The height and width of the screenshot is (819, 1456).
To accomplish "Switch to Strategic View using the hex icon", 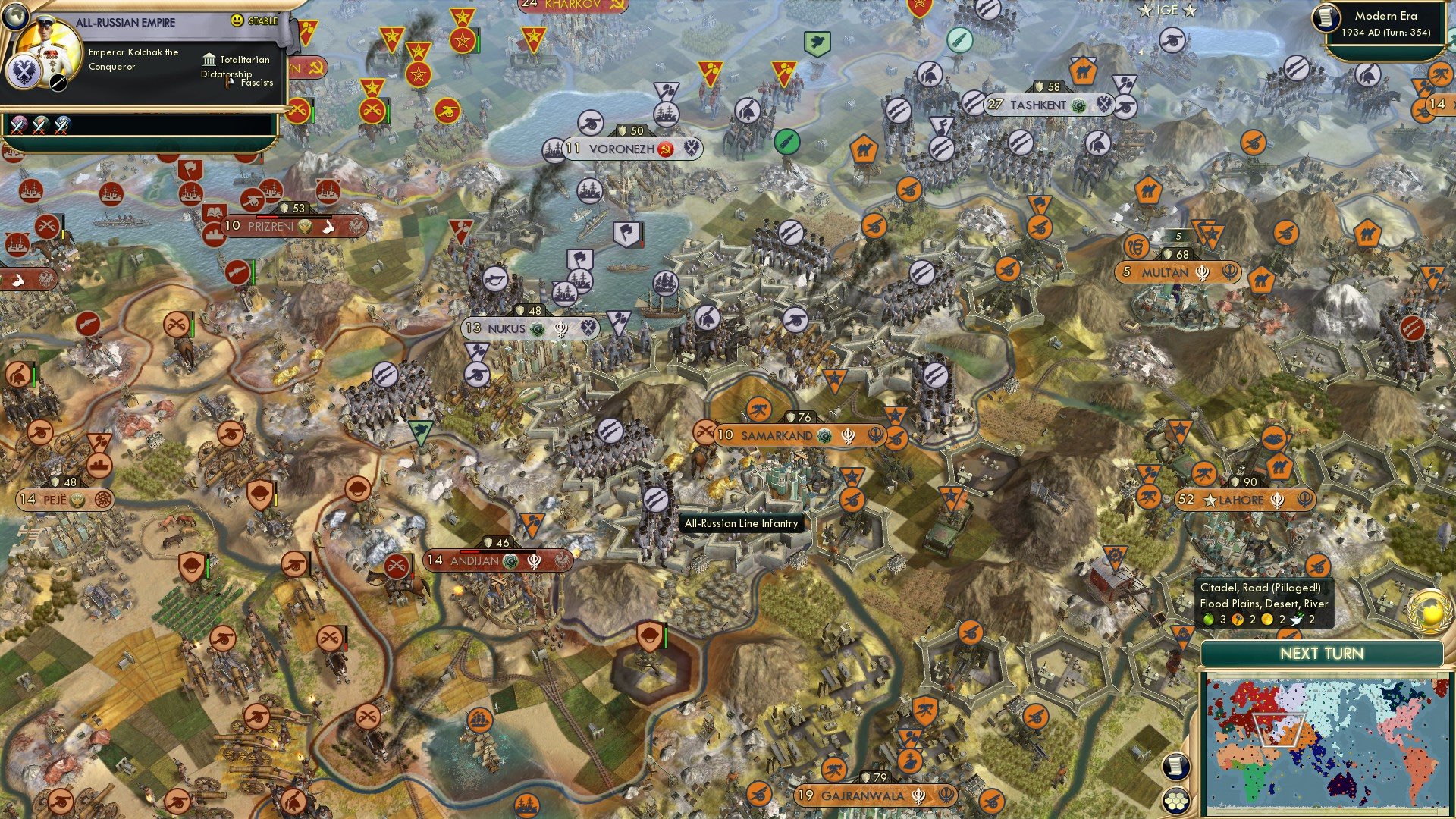I will (1175, 798).
